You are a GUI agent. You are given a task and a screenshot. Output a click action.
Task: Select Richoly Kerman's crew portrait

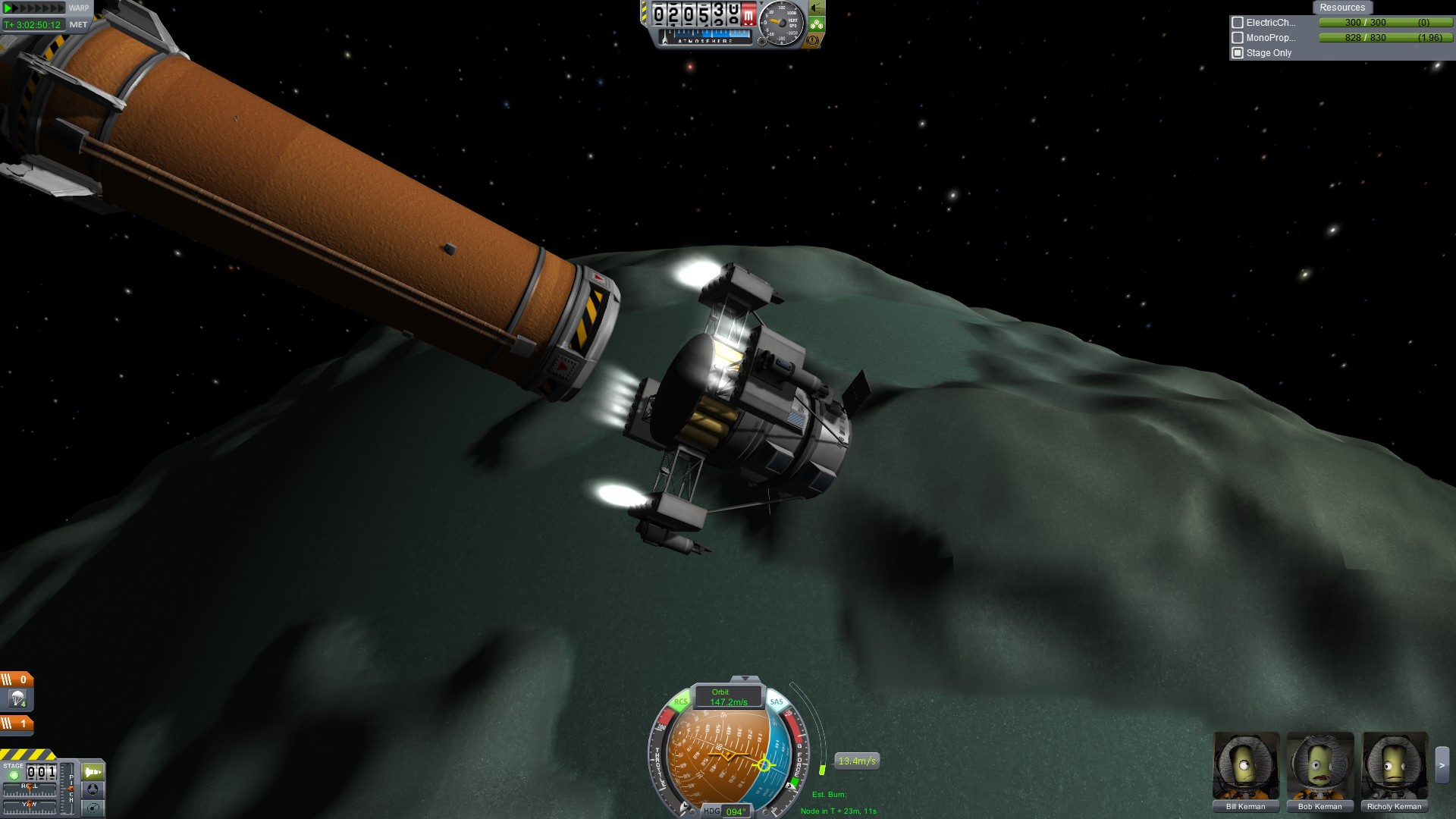pyautogui.click(x=1394, y=766)
